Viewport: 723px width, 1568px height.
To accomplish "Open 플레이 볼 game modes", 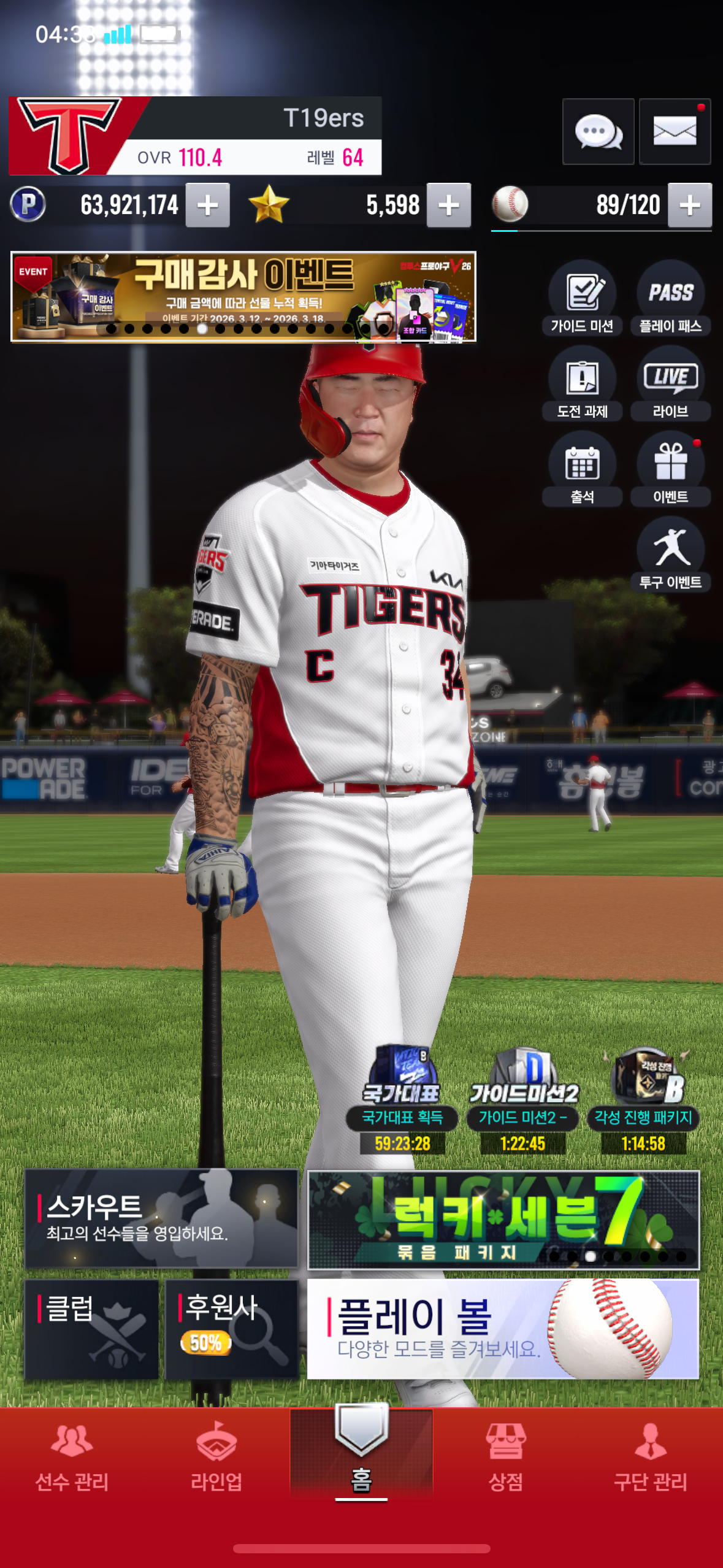I will 503,1329.
